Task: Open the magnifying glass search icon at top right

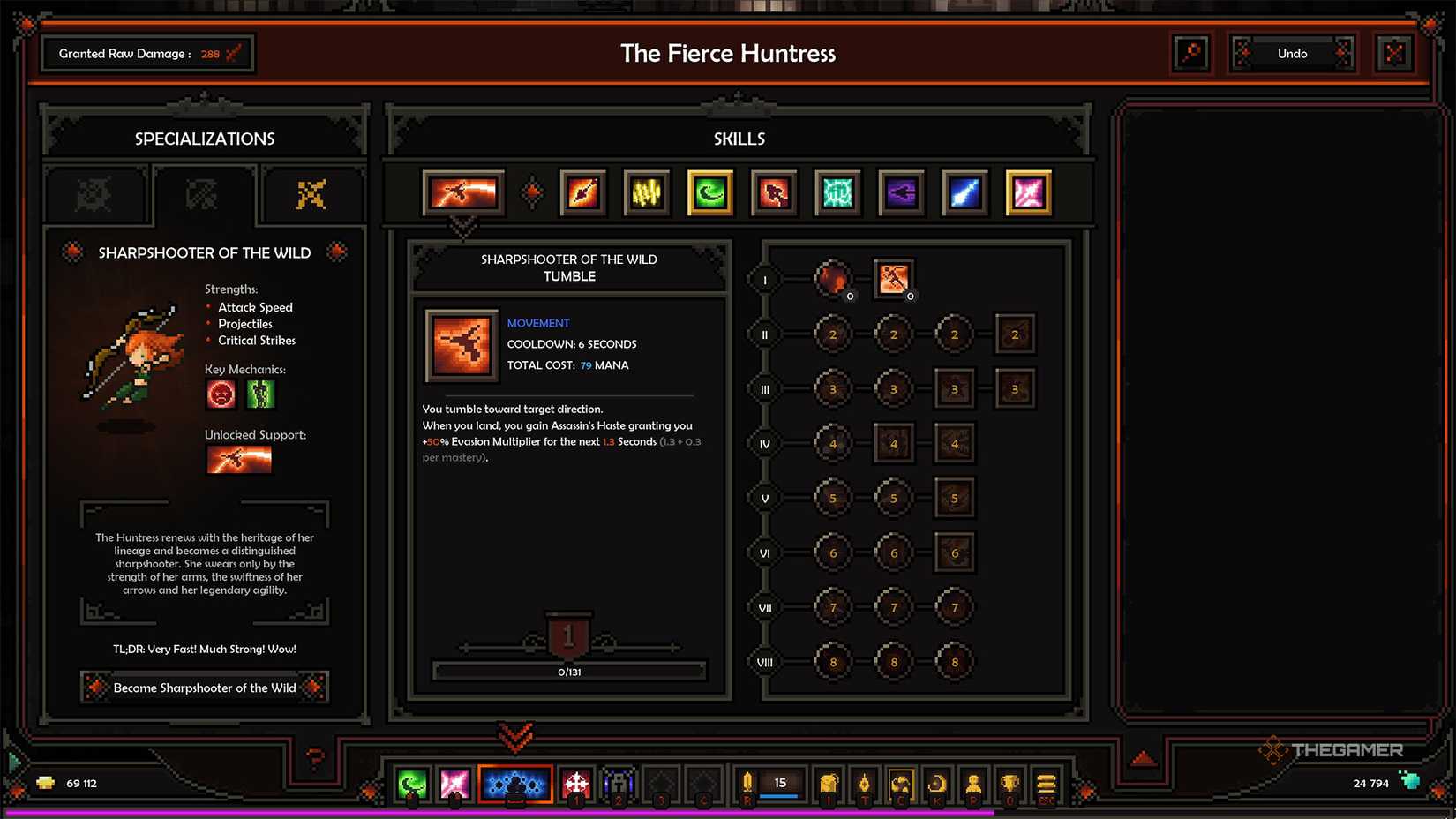Action: coord(1191,53)
